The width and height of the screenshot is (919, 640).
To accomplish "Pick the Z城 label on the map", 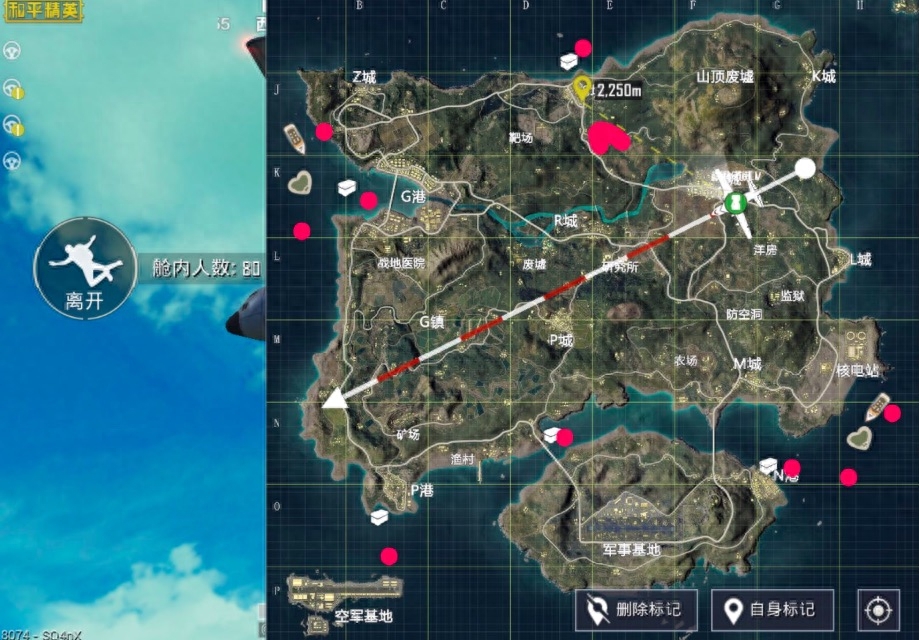I will (x=364, y=77).
